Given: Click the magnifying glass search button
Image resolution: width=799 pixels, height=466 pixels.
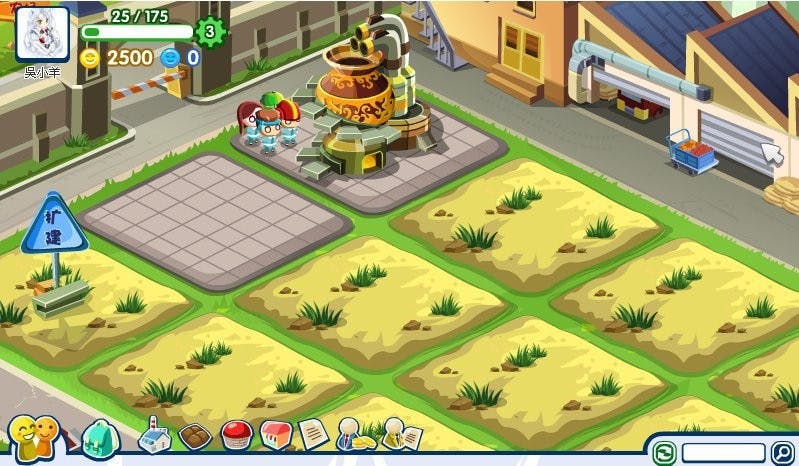Looking at the screenshot, I should (x=781, y=453).
